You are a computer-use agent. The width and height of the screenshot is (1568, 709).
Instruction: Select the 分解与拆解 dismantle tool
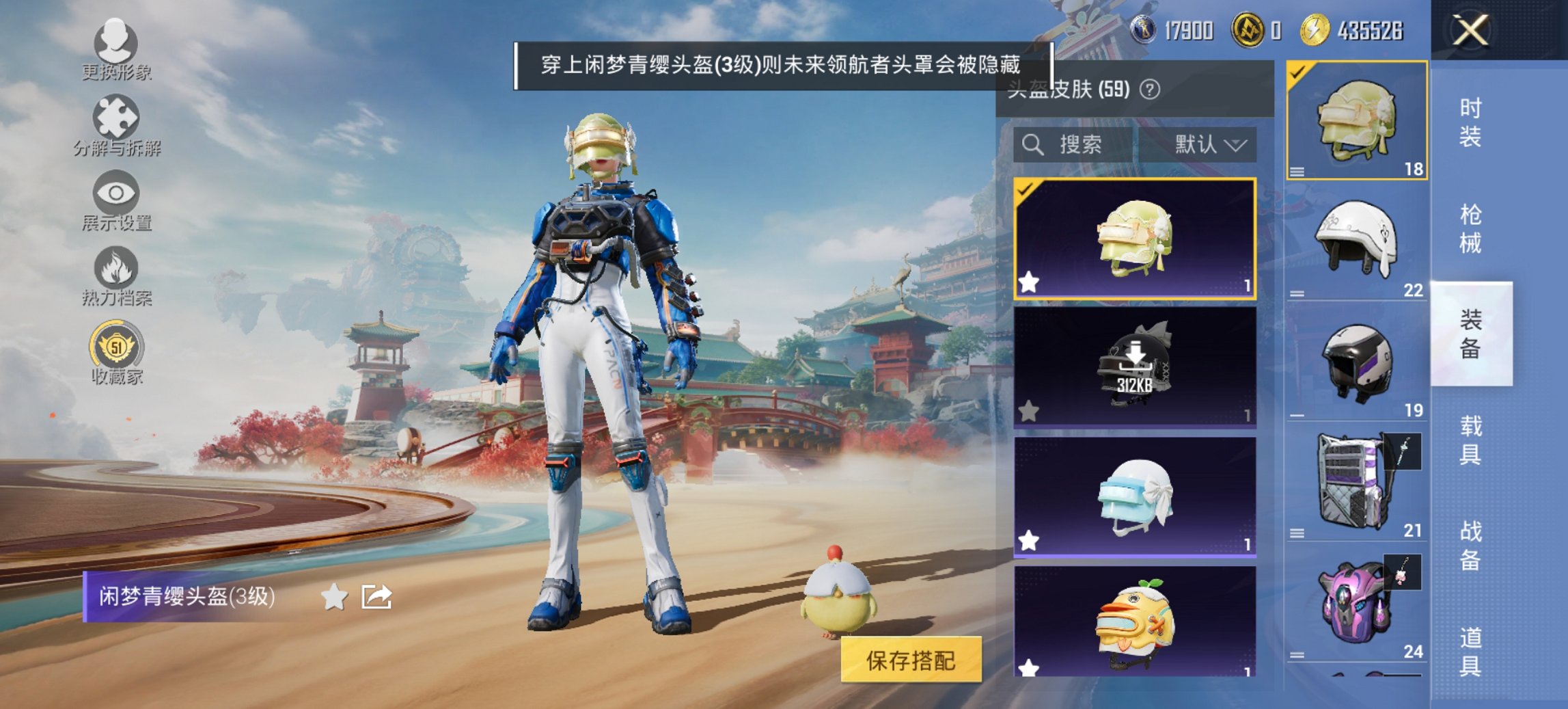point(116,126)
